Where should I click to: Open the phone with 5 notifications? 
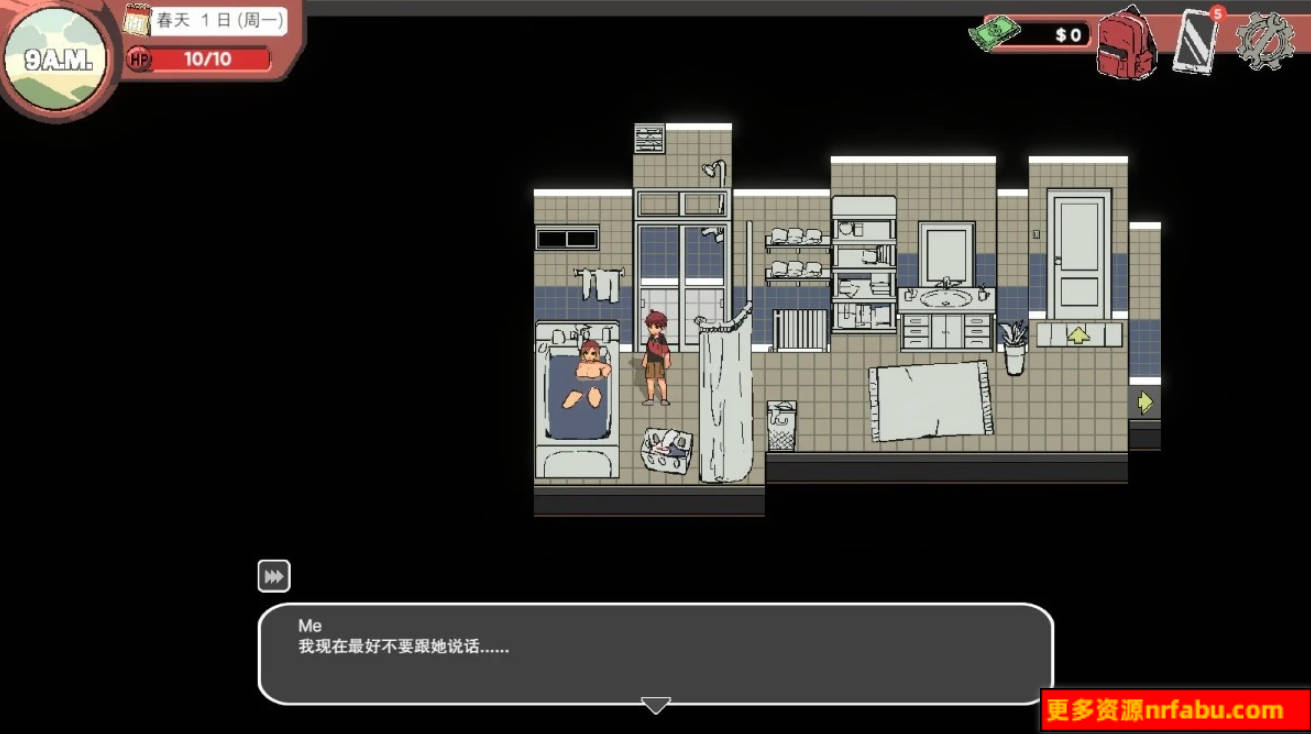coord(1196,44)
